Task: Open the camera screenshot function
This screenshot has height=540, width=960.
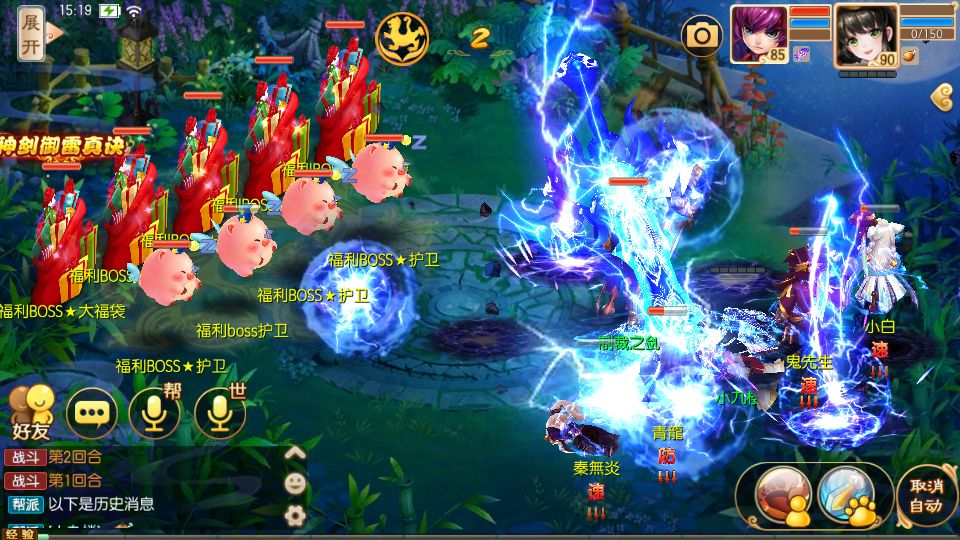Action: (x=702, y=37)
